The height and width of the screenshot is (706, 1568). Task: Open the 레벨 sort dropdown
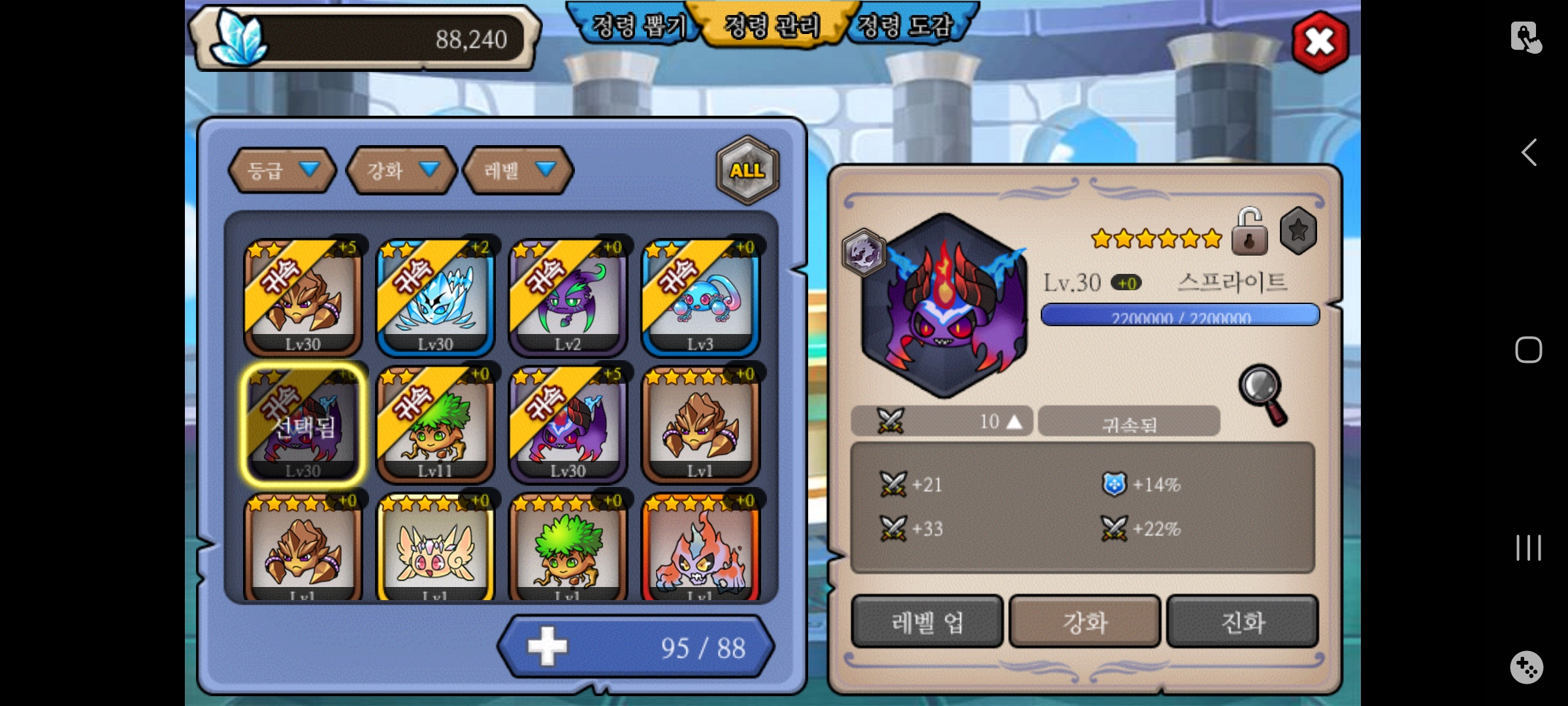(518, 171)
